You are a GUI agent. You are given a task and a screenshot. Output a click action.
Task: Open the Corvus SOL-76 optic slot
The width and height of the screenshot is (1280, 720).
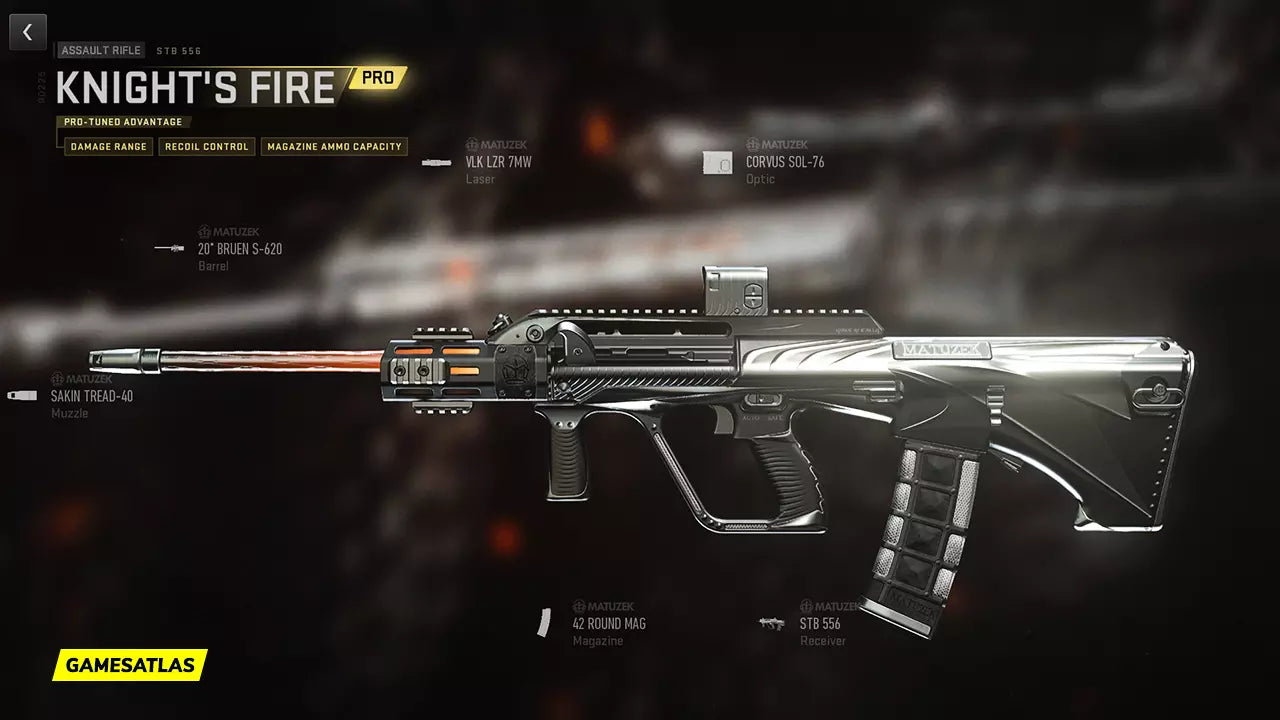[784, 162]
